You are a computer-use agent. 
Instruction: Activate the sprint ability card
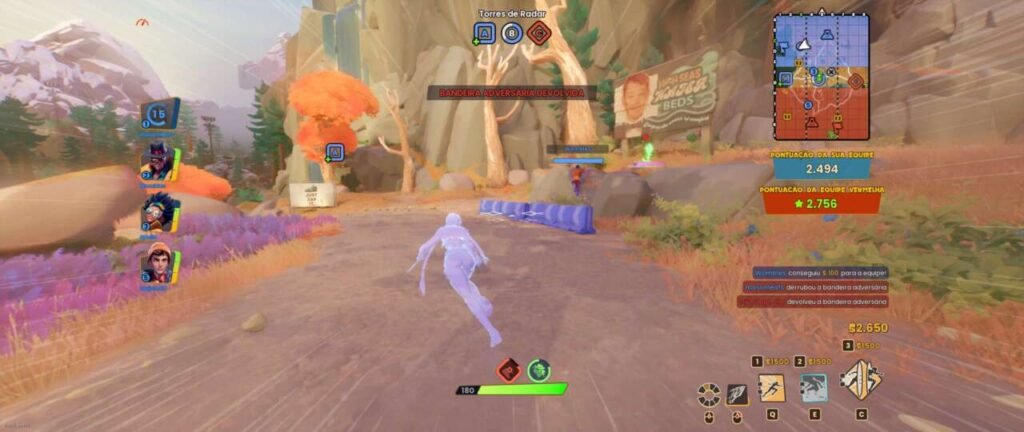(x=772, y=387)
